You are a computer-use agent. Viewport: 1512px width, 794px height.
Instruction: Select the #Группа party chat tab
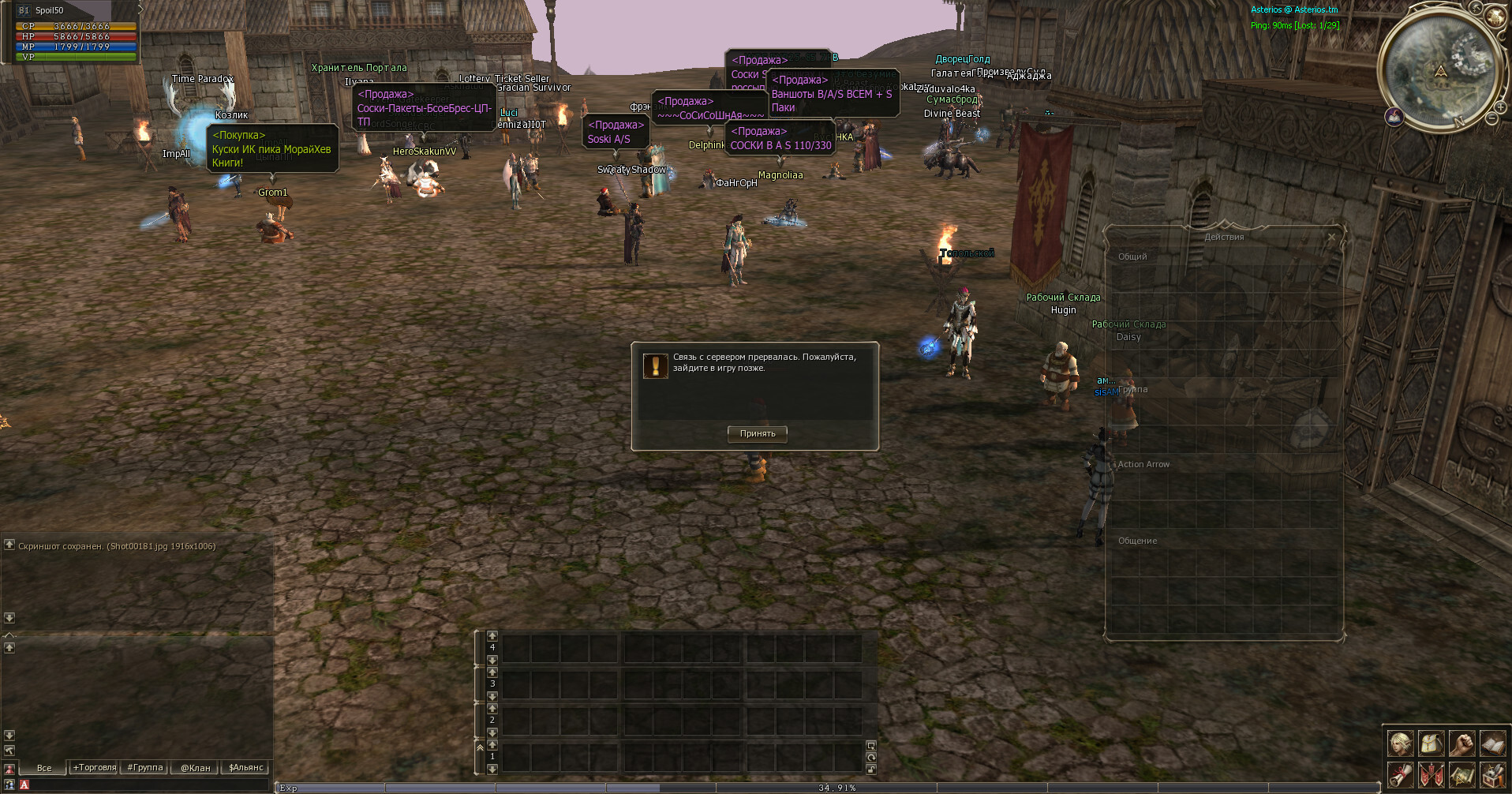145,767
